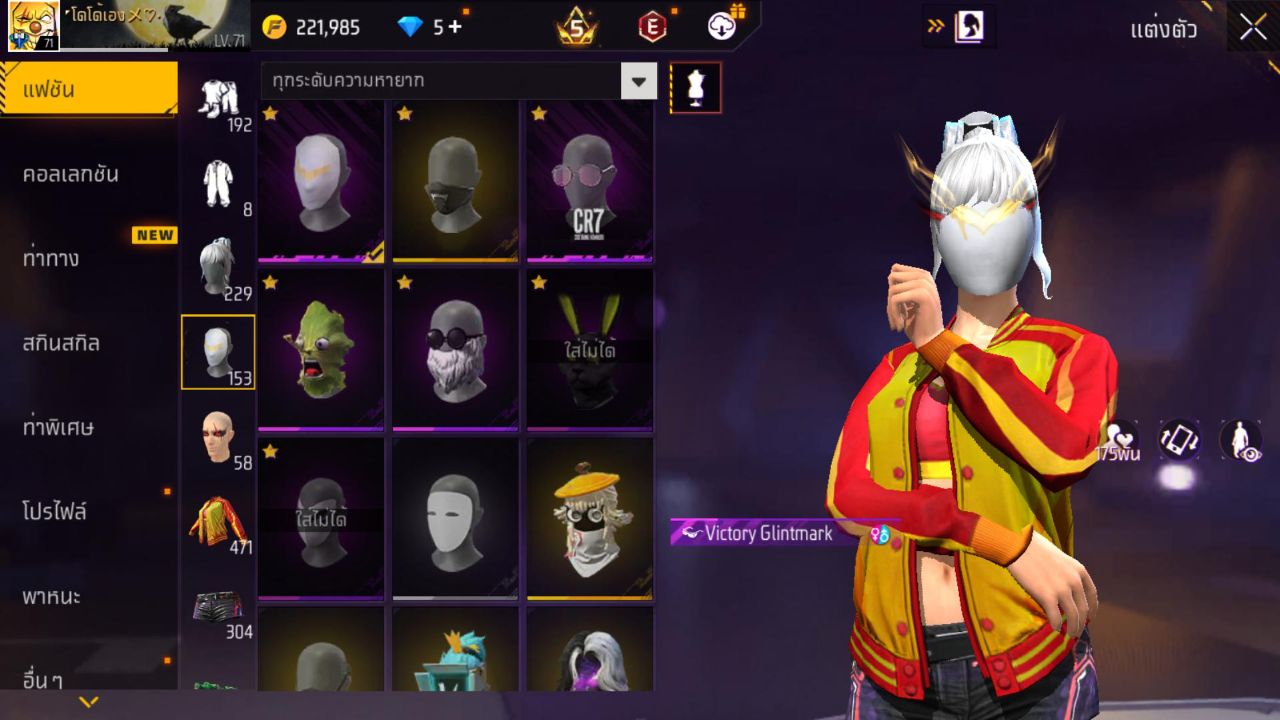Pick the yellow beret head item

click(590, 519)
